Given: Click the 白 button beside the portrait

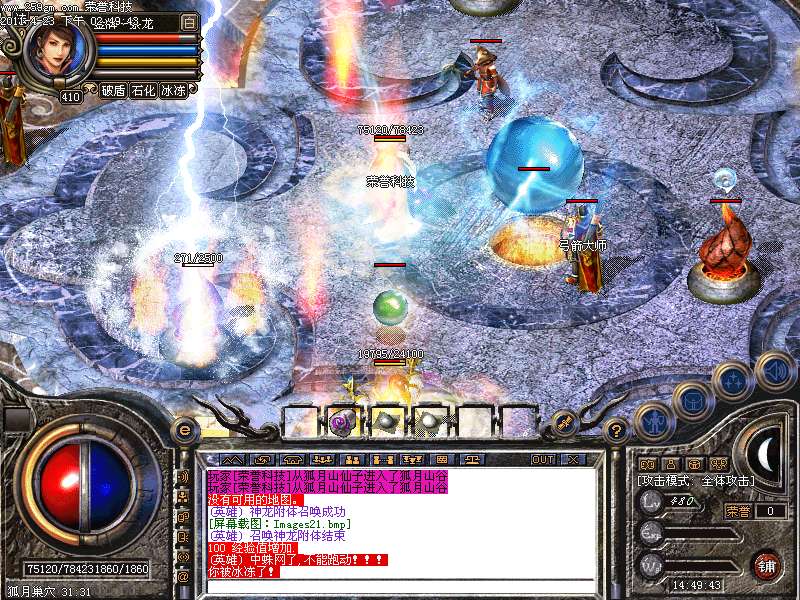Looking at the screenshot, I should click(190, 21).
